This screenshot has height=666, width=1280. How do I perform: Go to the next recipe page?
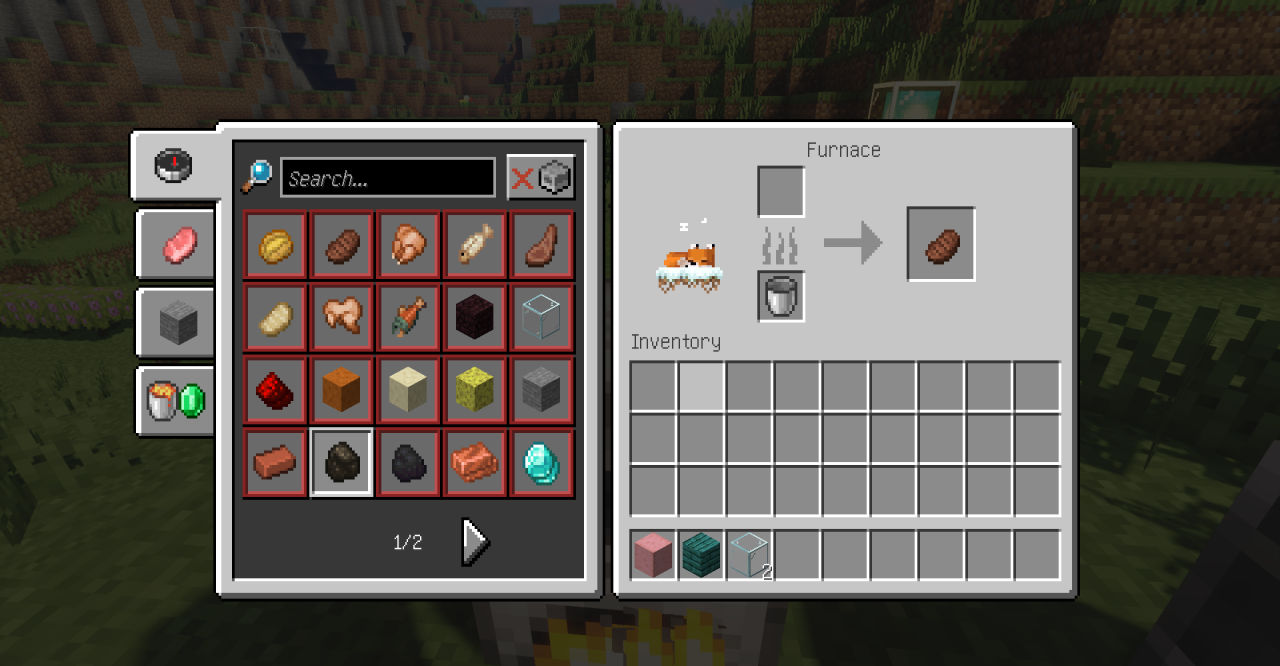tap(475, 542)
